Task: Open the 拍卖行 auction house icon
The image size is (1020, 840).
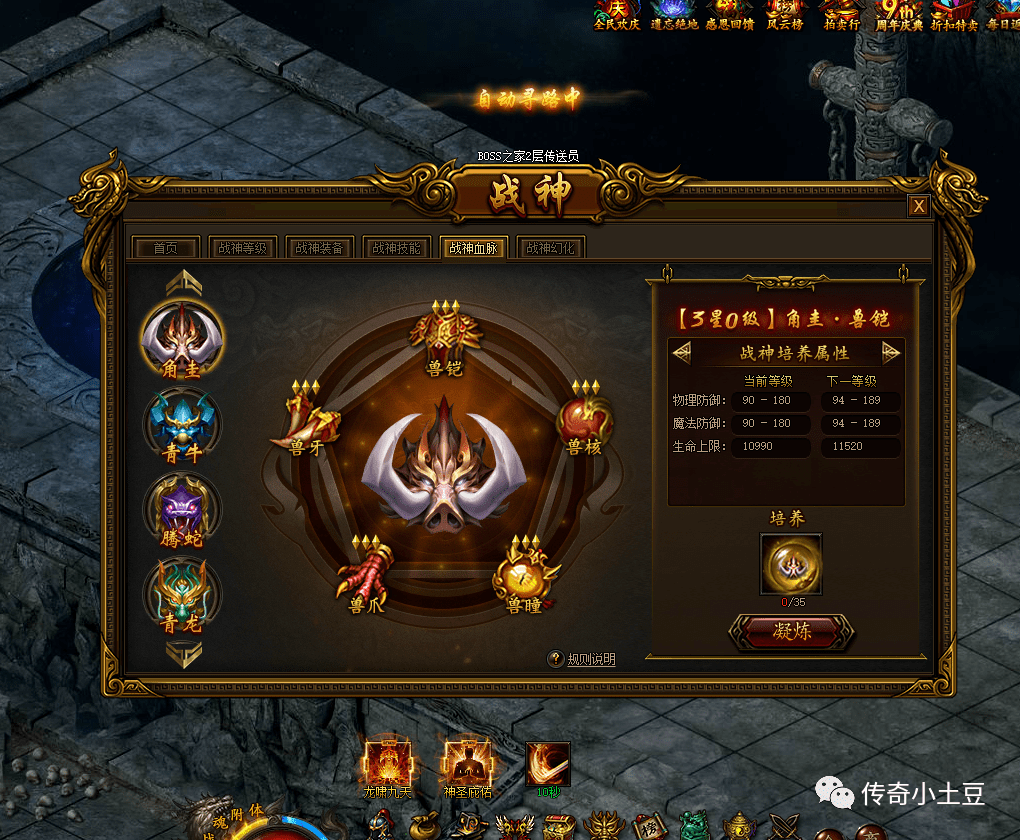Action: [x=841, y=14]
